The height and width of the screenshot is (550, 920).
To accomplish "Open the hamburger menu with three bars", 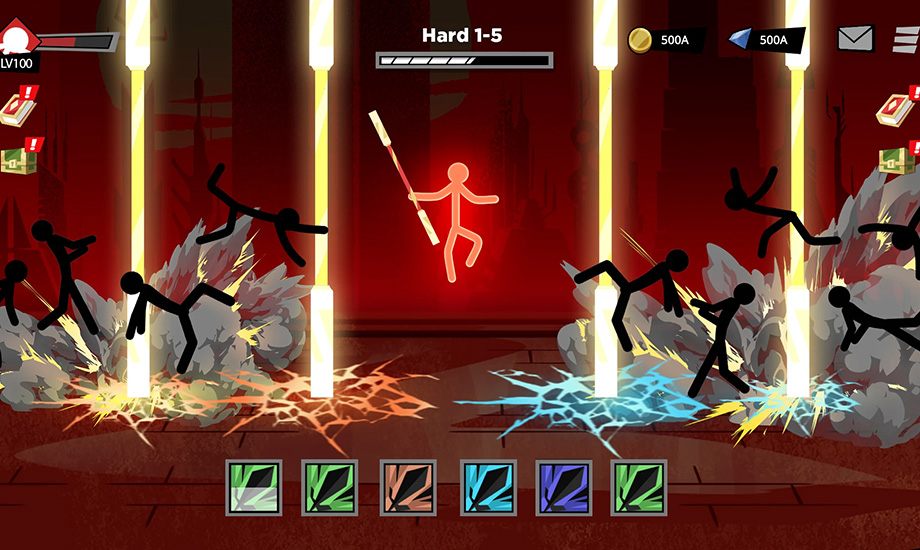I will pos(906,39).
